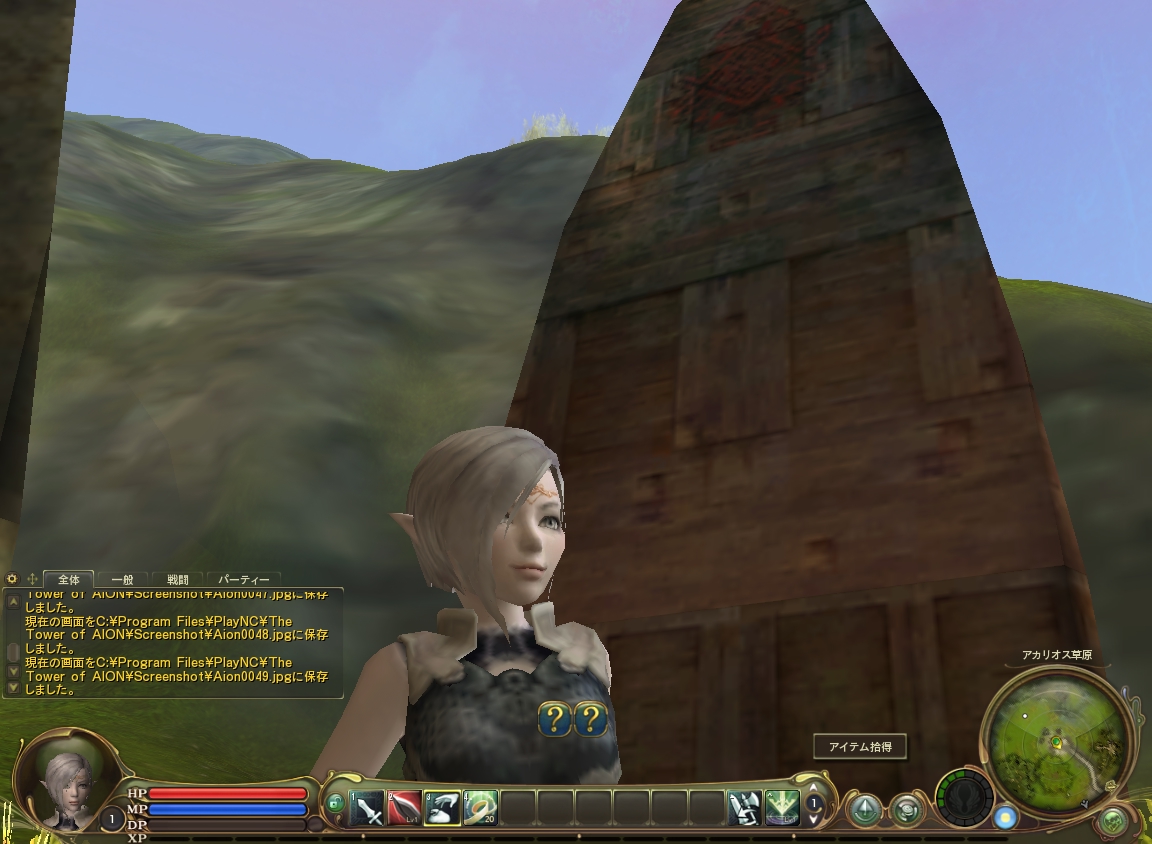Viewport: 1152px width, 844px height.
Task: Switch to the next hotbar page
Action: pos(815,817)
